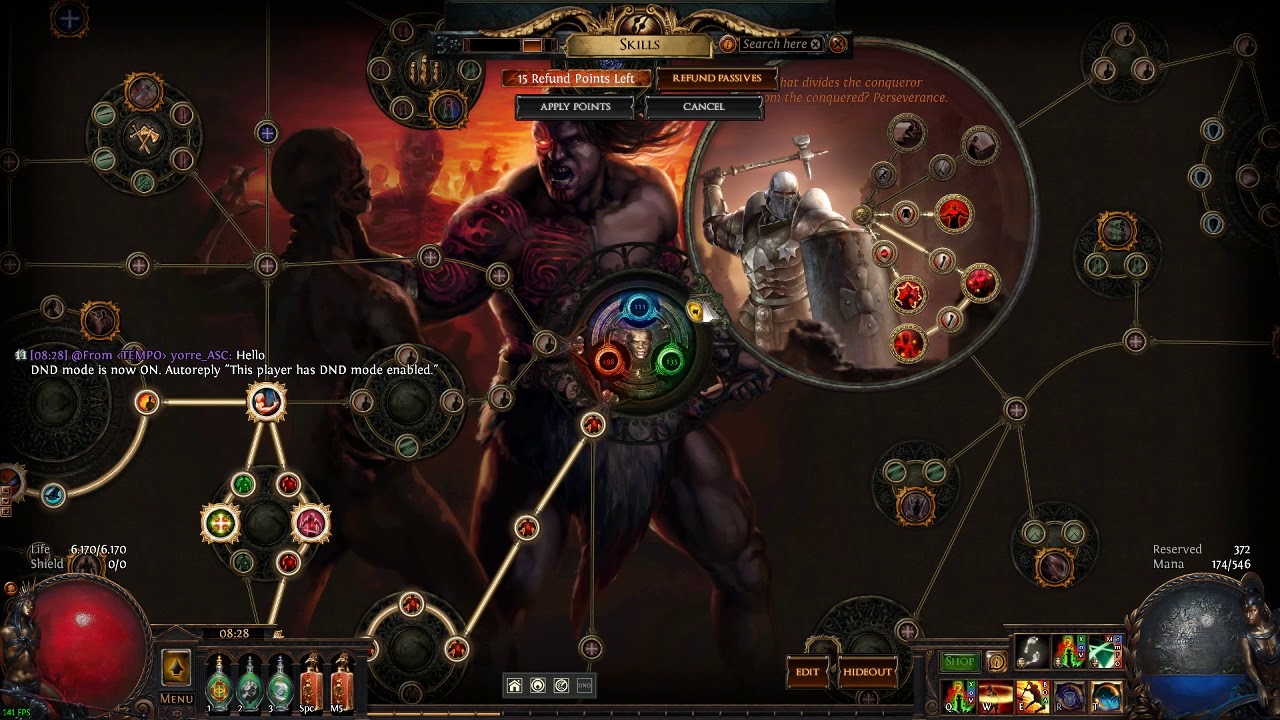Select the house icon in the overlay toolbar
Image resolution: width=1280 pixels, height=720 pixels.
point(514,685)
